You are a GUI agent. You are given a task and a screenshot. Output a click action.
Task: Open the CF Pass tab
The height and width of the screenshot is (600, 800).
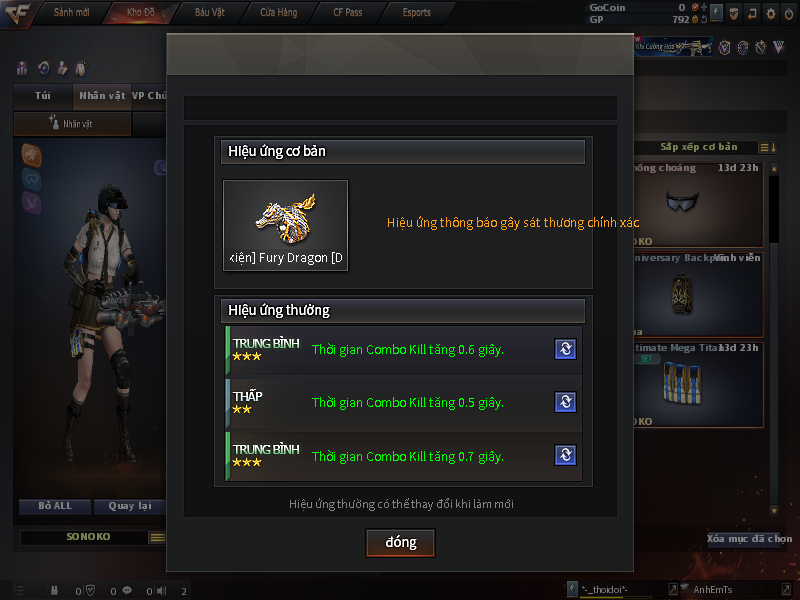pos(348,12)
